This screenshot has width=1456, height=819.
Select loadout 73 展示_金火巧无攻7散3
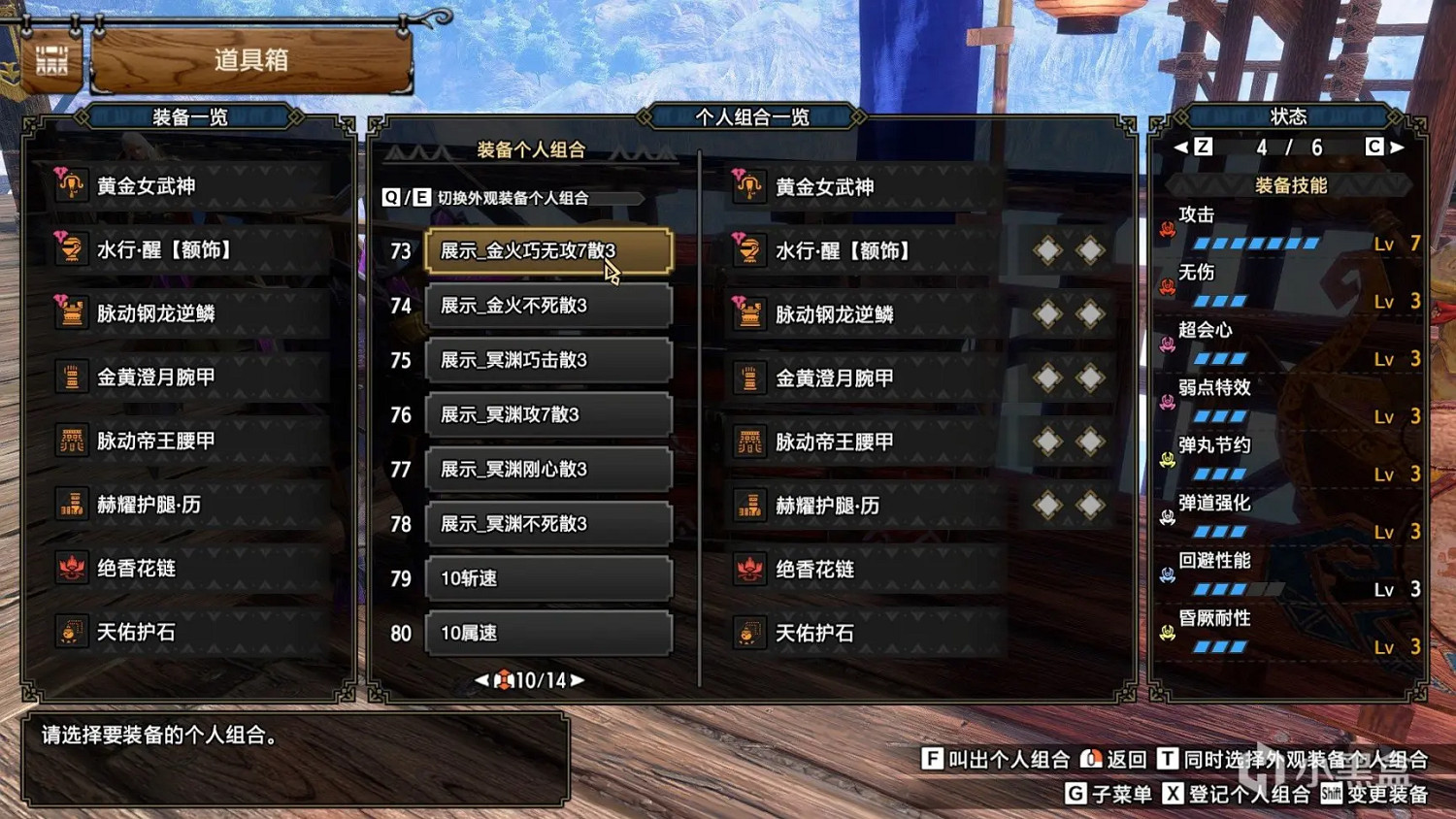click(x=548, y=249)
